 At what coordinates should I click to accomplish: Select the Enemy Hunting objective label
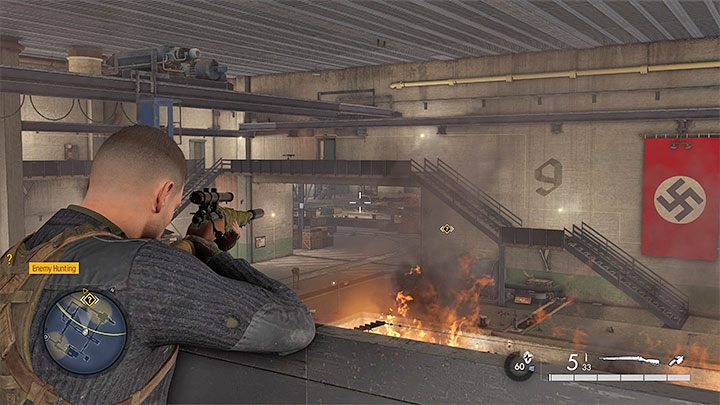52,268
